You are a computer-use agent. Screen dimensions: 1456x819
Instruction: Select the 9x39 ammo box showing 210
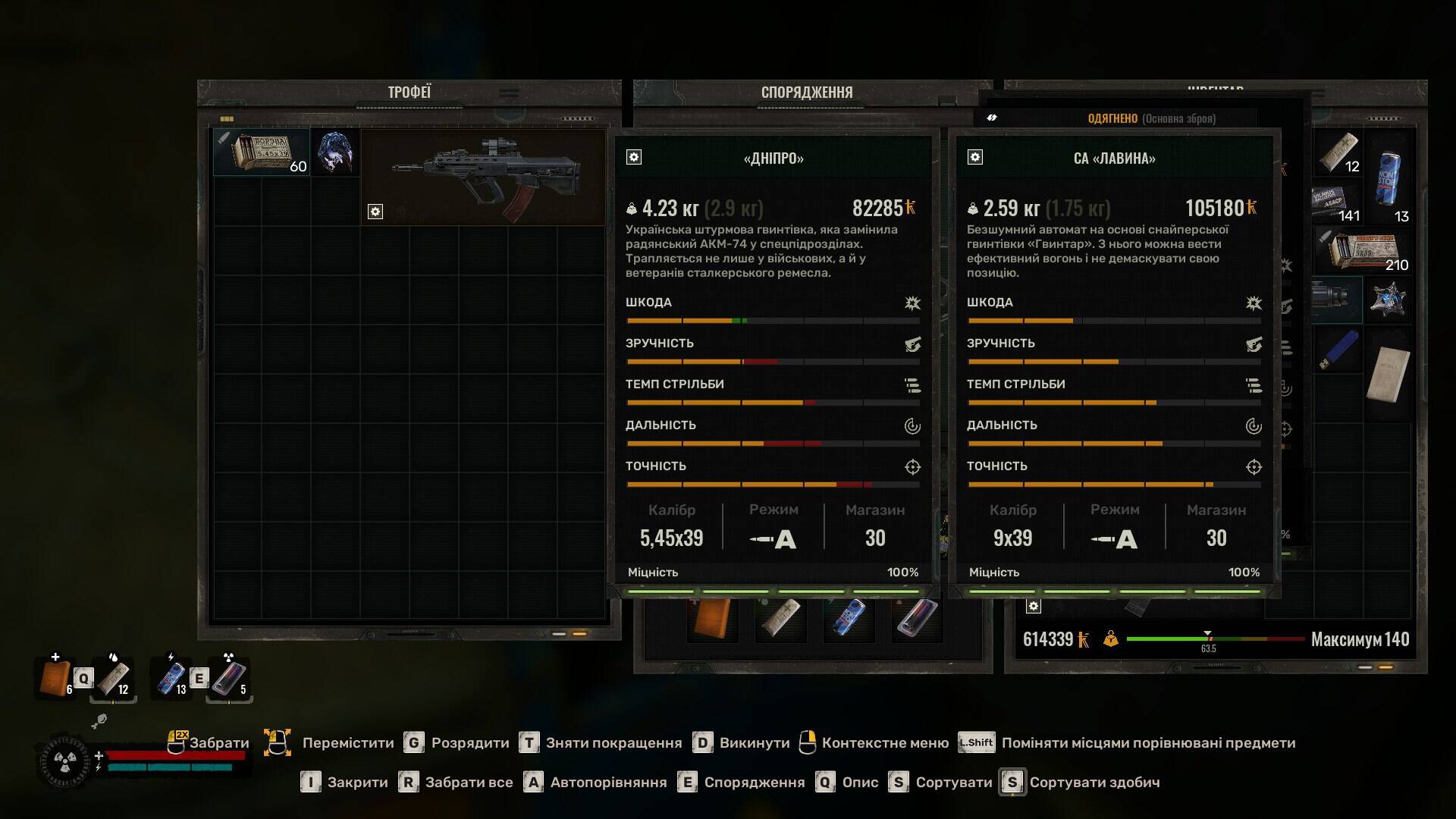pyautogui.click(x=1365, y=251)
